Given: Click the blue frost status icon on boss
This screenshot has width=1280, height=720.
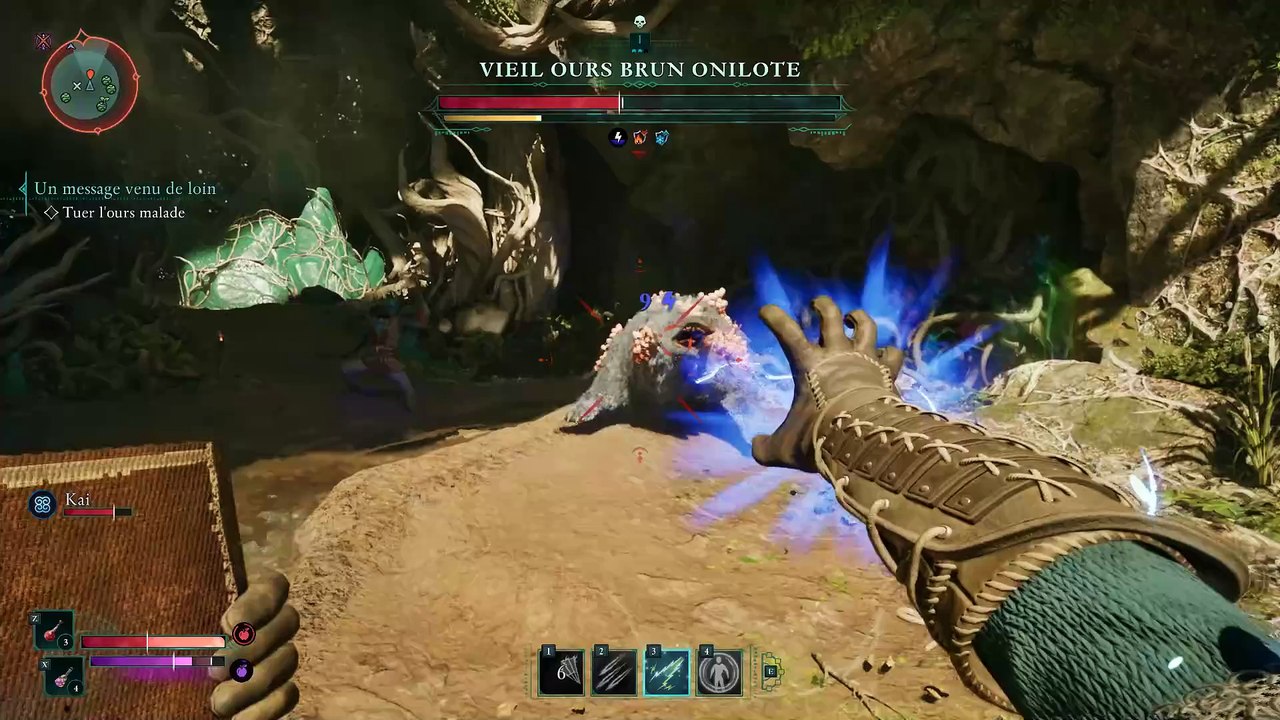Looking at the screenshot, I should [662, 138].
